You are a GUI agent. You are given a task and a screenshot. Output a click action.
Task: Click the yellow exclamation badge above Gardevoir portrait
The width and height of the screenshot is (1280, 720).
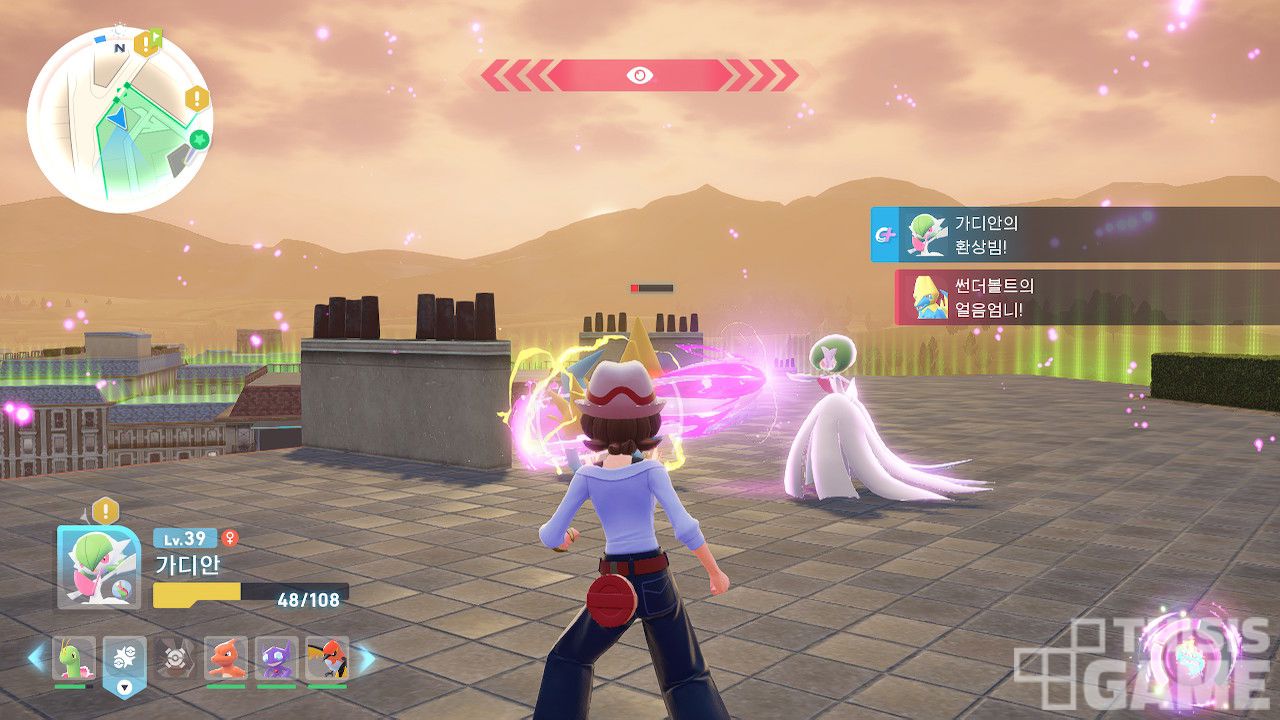click(105, 511)
